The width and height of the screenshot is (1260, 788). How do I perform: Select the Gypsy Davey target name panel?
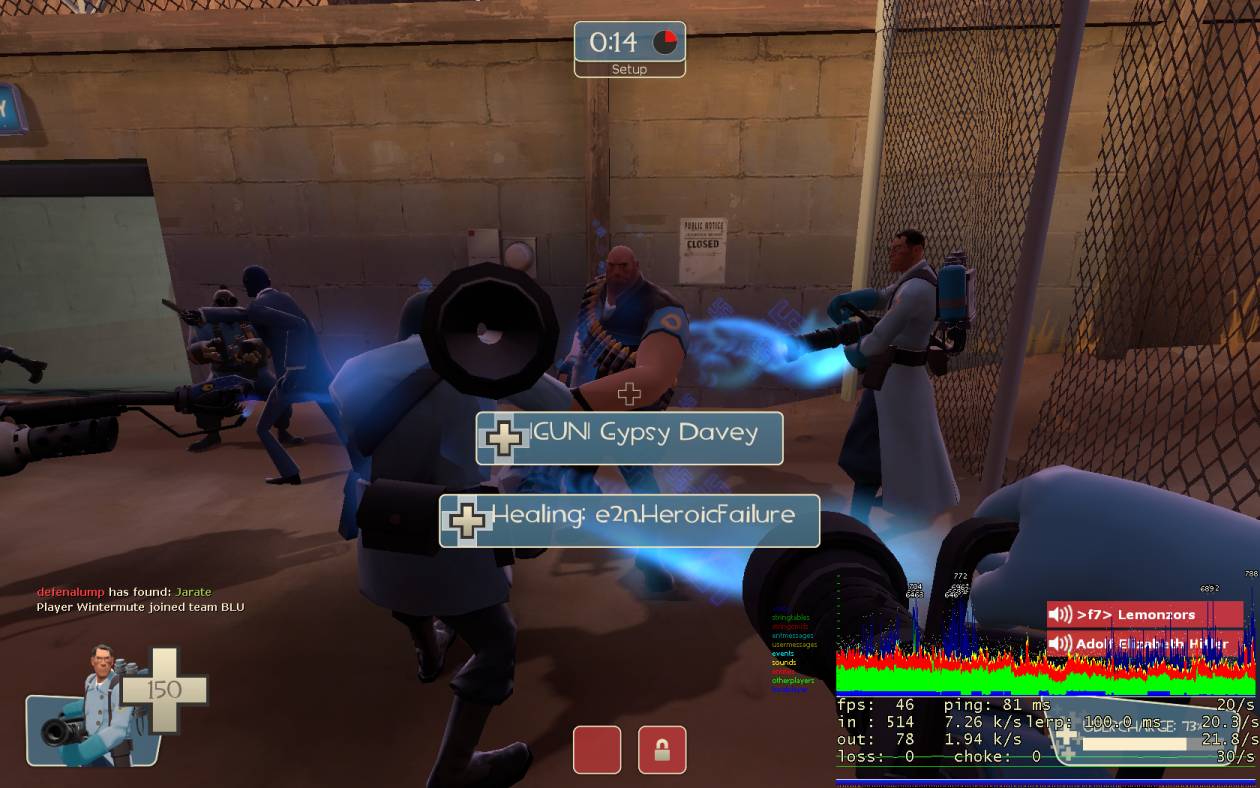[629, 437]
